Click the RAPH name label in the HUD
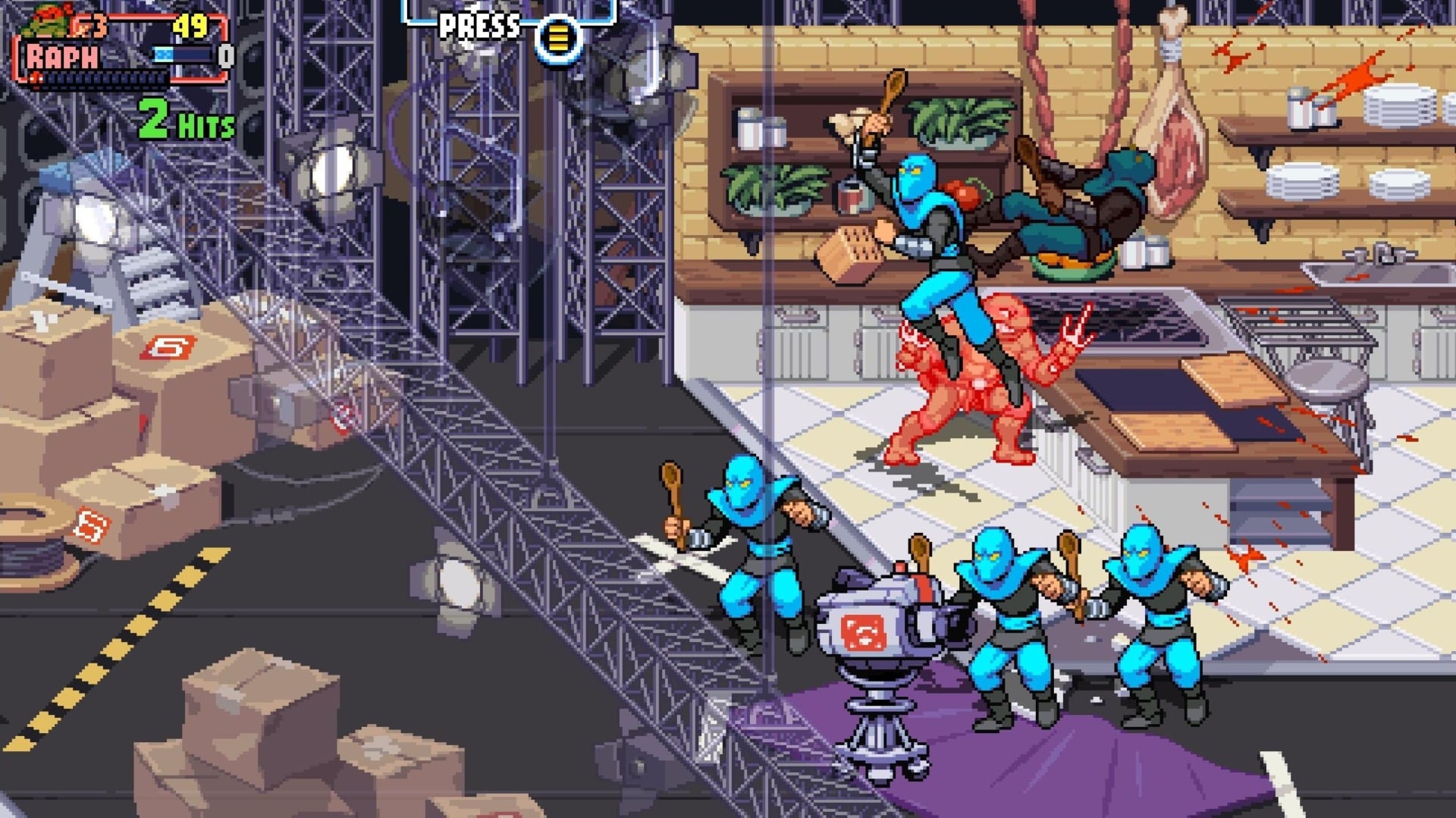 (x=59, y=55)
